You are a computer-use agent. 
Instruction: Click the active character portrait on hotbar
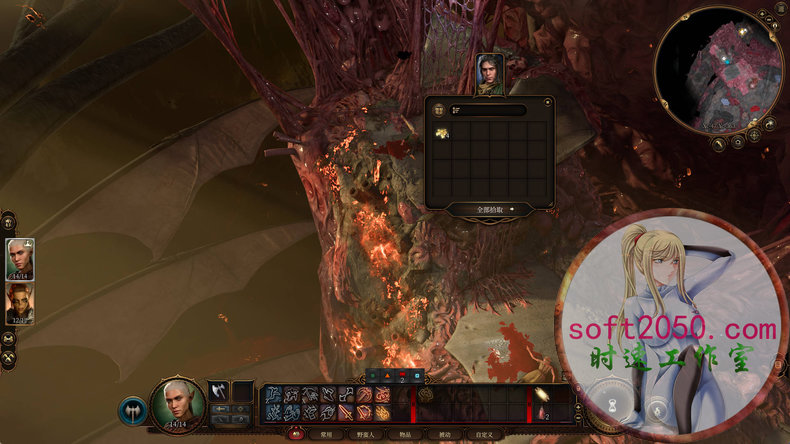coord(177,402)
